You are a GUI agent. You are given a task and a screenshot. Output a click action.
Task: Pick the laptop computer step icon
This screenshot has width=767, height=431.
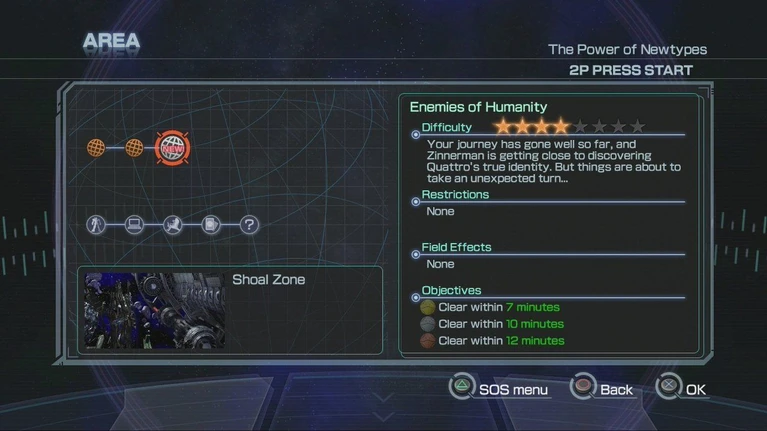[x=135, y=225]
